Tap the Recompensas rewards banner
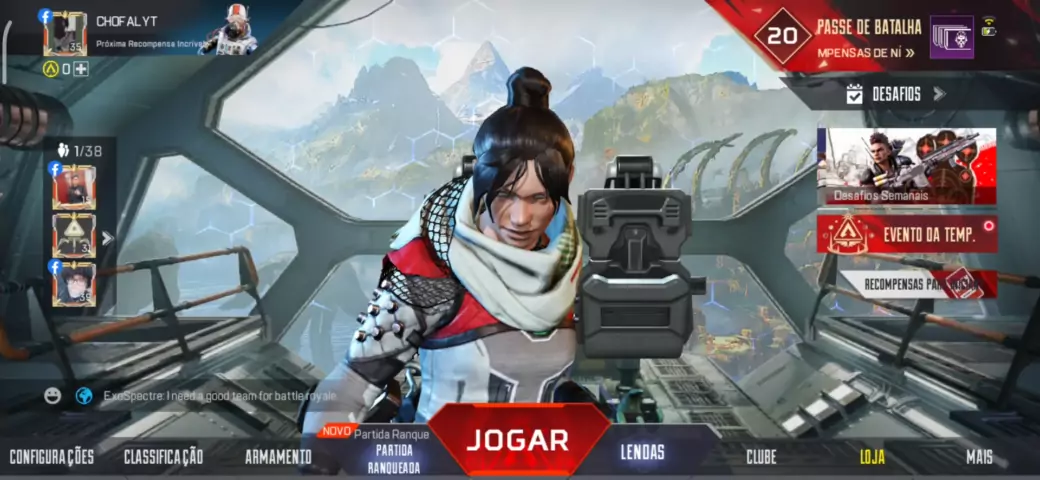This screenshot has width=1040, height=480. pyautogui.click(x=917, y=284)
